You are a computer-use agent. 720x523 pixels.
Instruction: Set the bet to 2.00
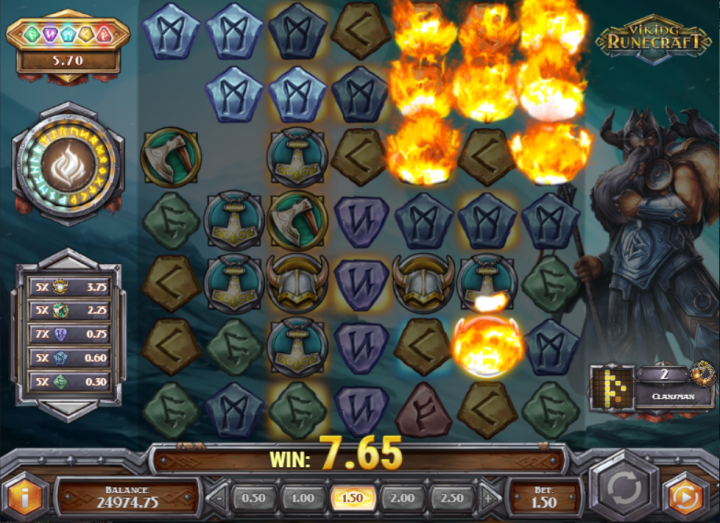pos(402,497)
